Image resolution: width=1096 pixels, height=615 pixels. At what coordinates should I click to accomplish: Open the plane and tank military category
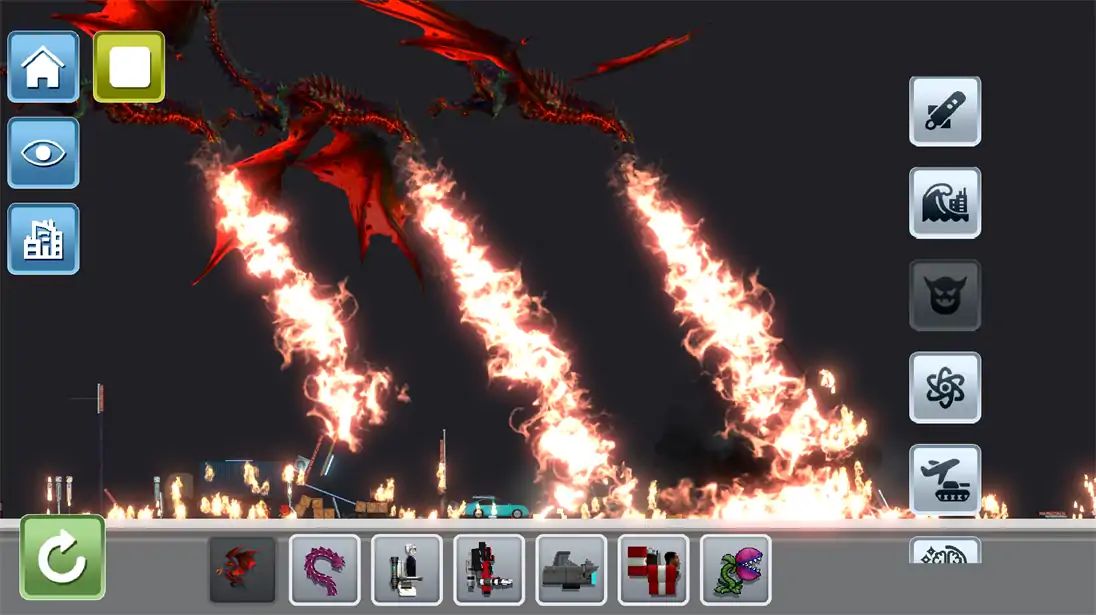(x=945, y=479)
